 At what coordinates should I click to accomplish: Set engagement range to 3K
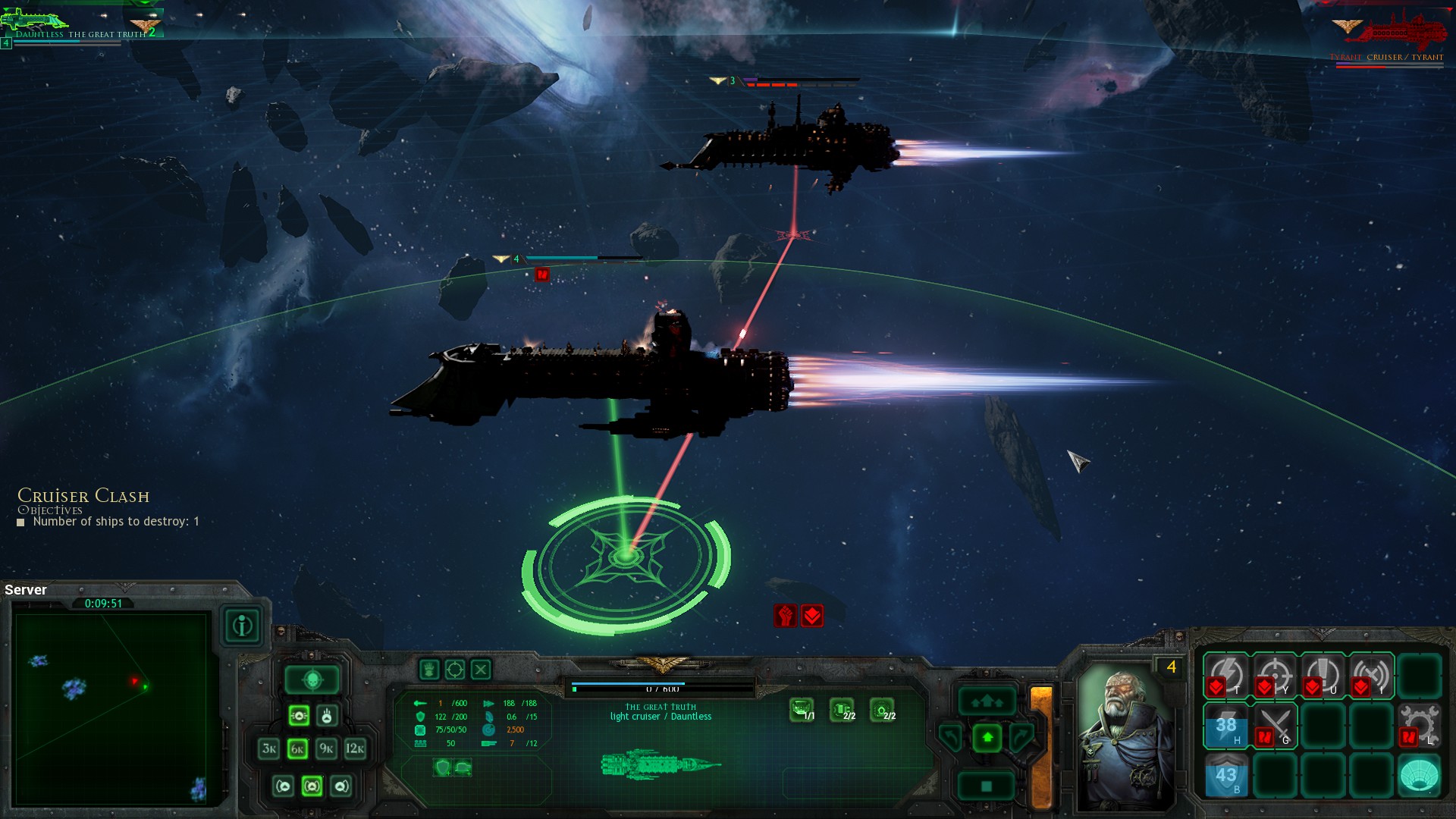(269, 749)
